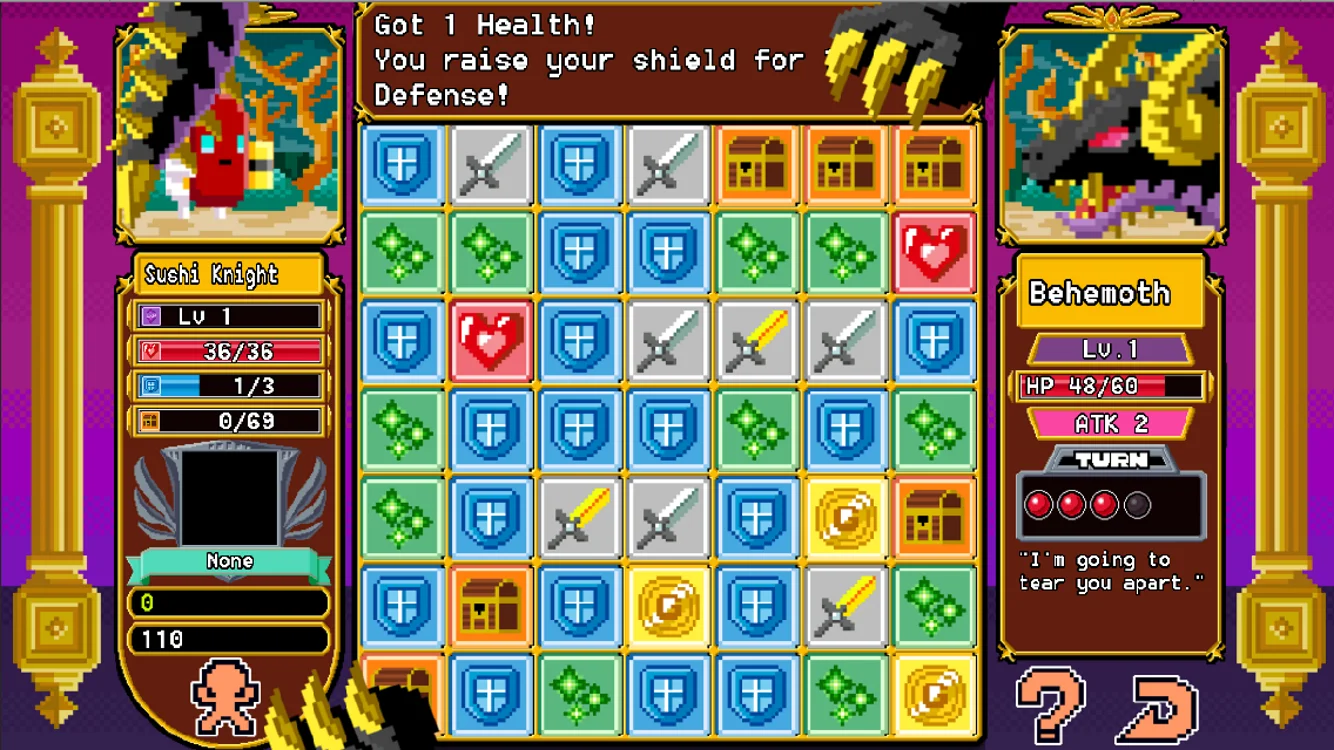Viewport: 1334px width, 750px height.
Task: Select the heart tile next to the shield in row three
Action: [x=491, y=341]
